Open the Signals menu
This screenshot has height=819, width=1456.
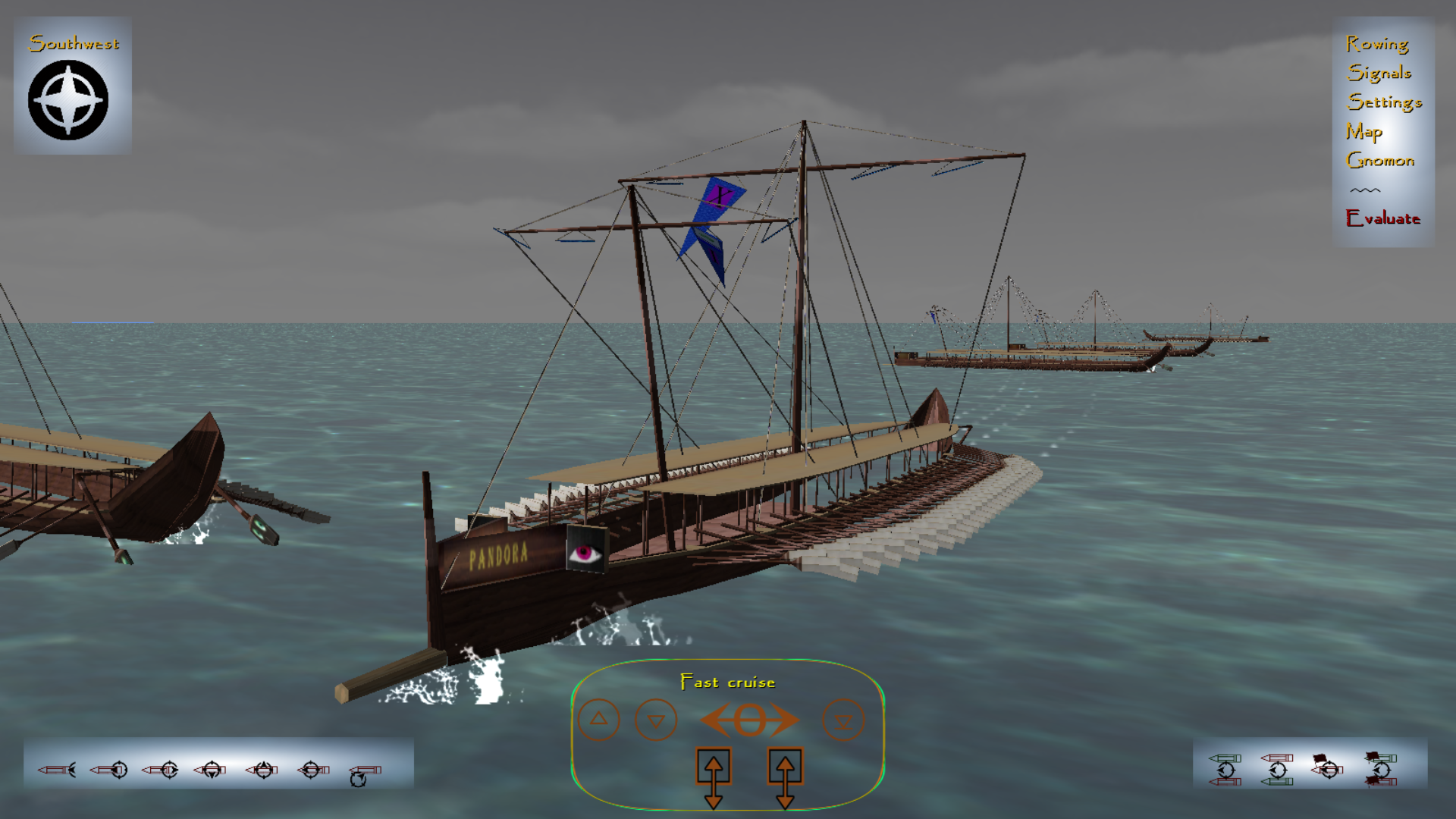click(1378, 73)
